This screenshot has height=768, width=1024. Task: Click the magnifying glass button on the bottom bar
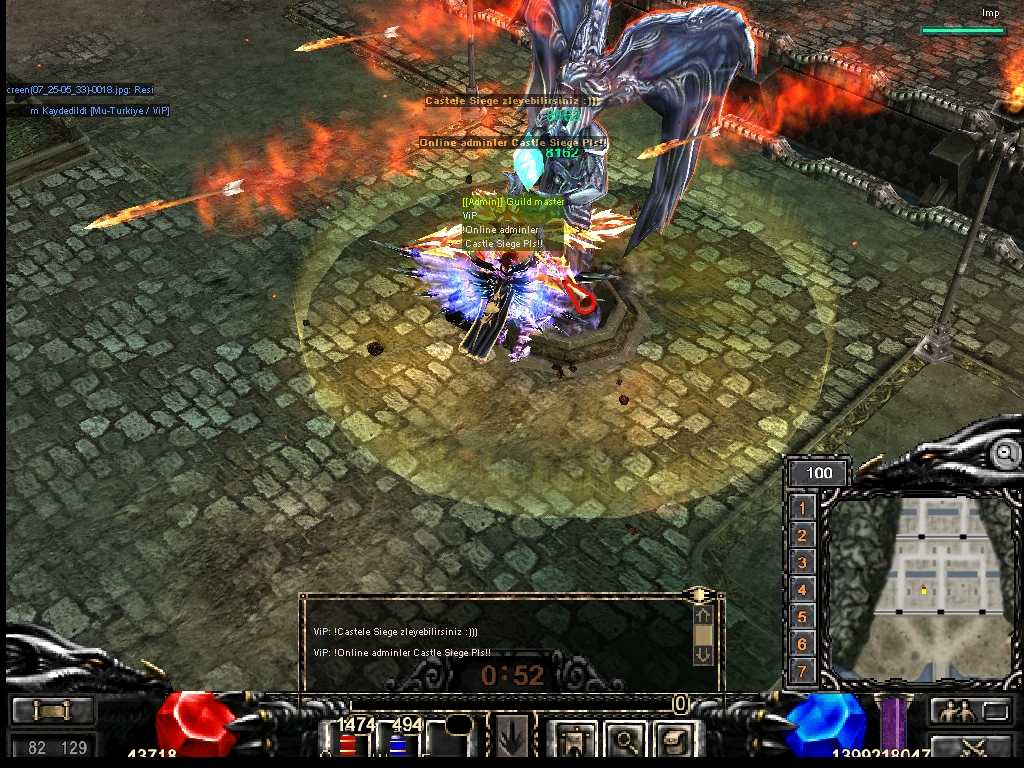pyautogui.click(x=628, y=741)
